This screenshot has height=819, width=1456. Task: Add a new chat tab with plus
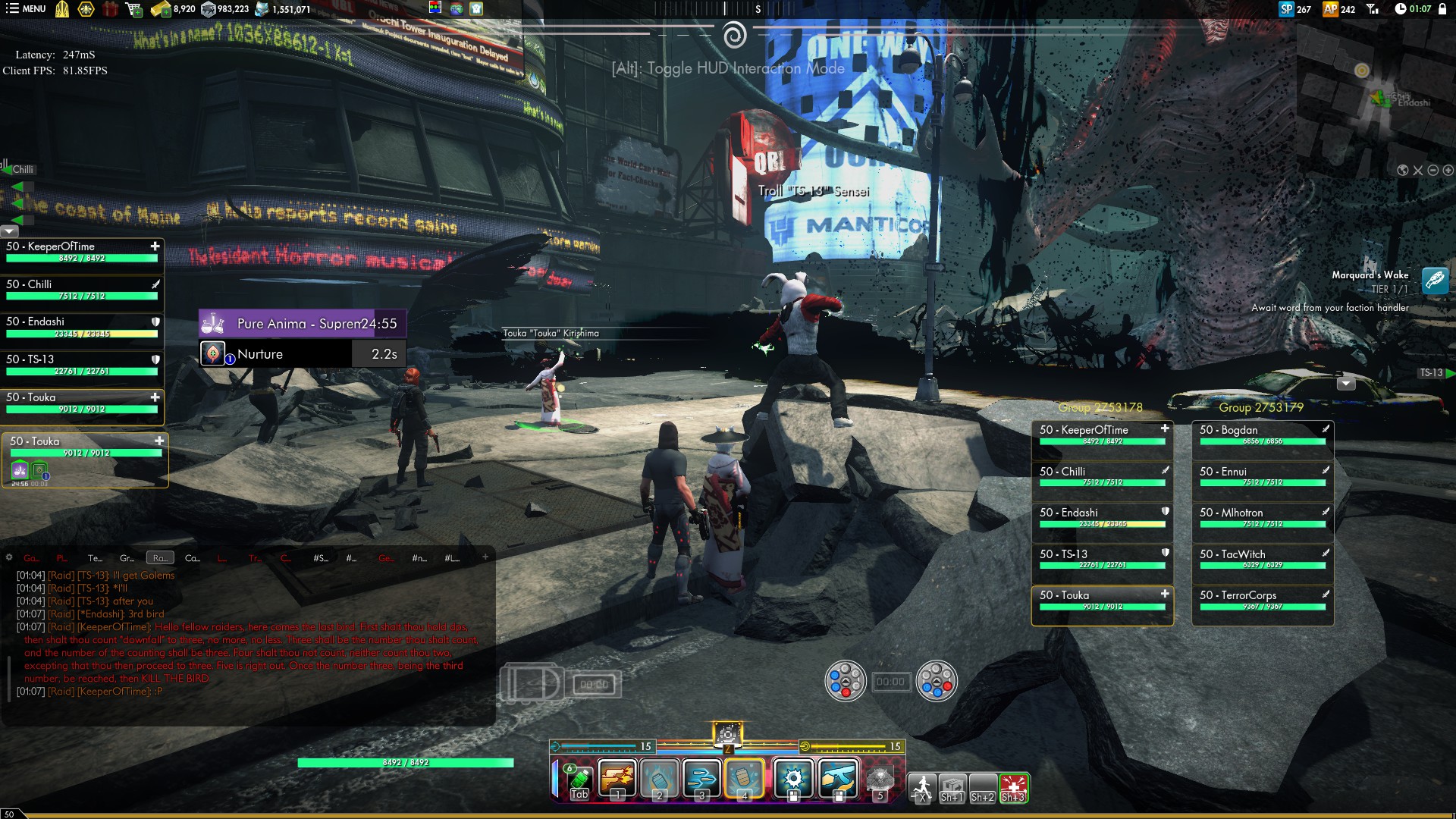click(485, 557)
